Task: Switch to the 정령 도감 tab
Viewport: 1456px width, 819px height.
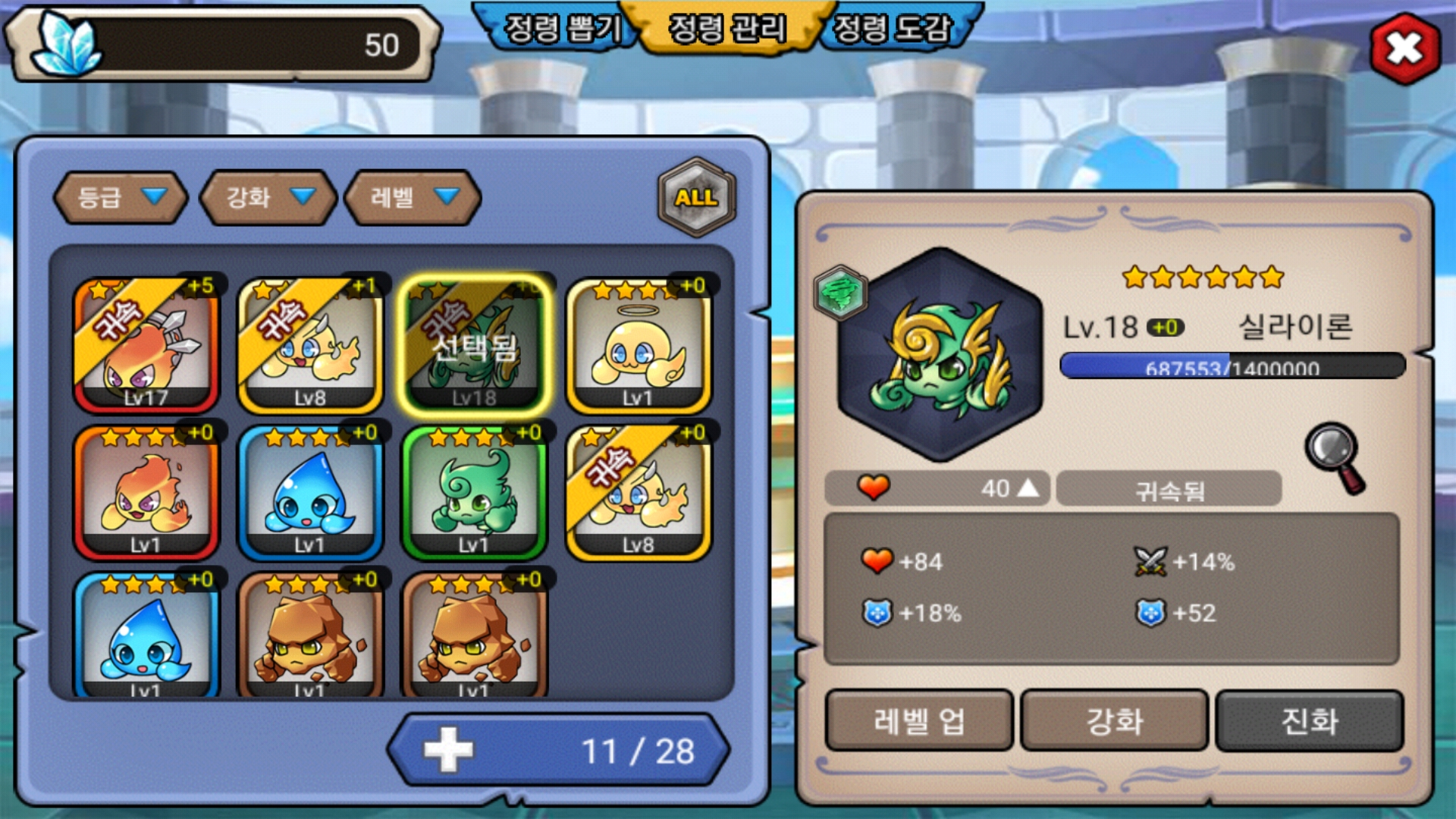Action: click(x=892, y=29)
